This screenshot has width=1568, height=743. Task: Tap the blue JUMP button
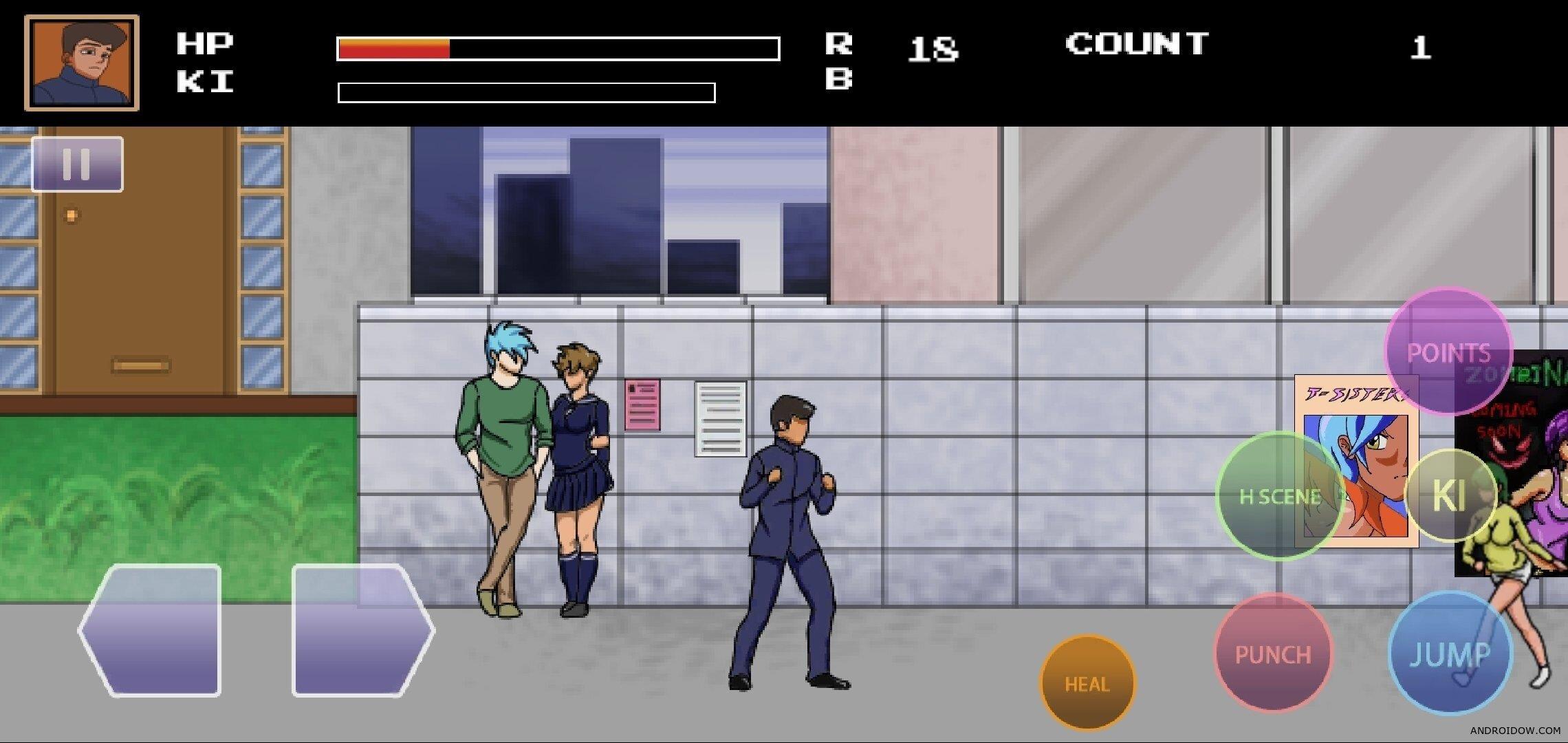pyautogui.click(x=1450, y=654)
